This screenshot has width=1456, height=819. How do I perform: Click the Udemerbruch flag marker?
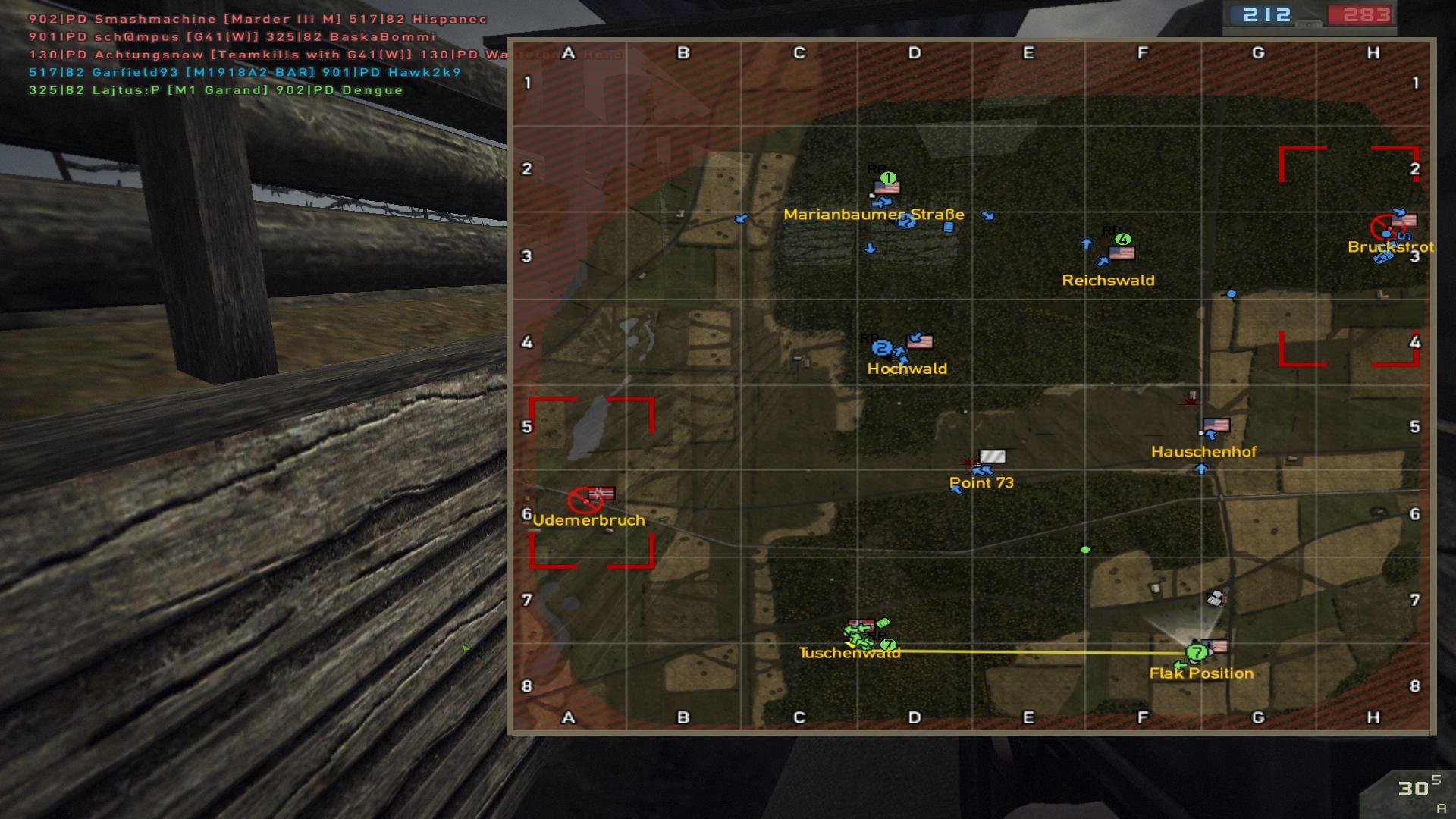coord(602,494)
